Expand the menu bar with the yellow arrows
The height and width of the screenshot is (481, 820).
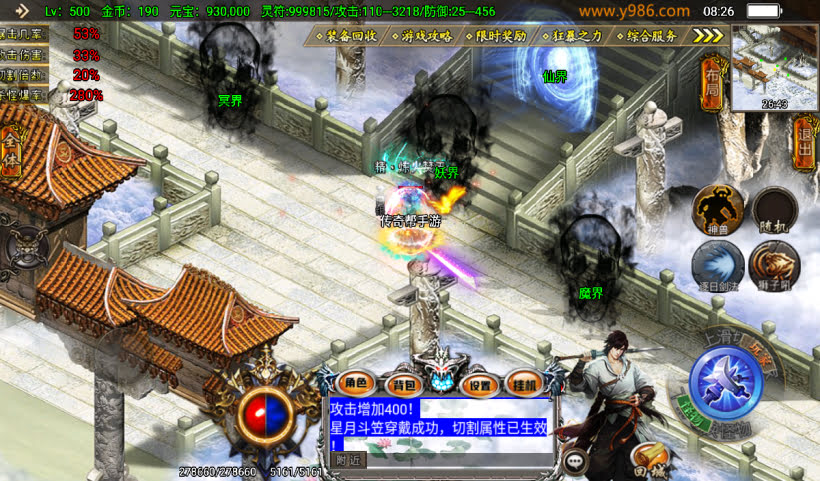(x=708, y=36)
